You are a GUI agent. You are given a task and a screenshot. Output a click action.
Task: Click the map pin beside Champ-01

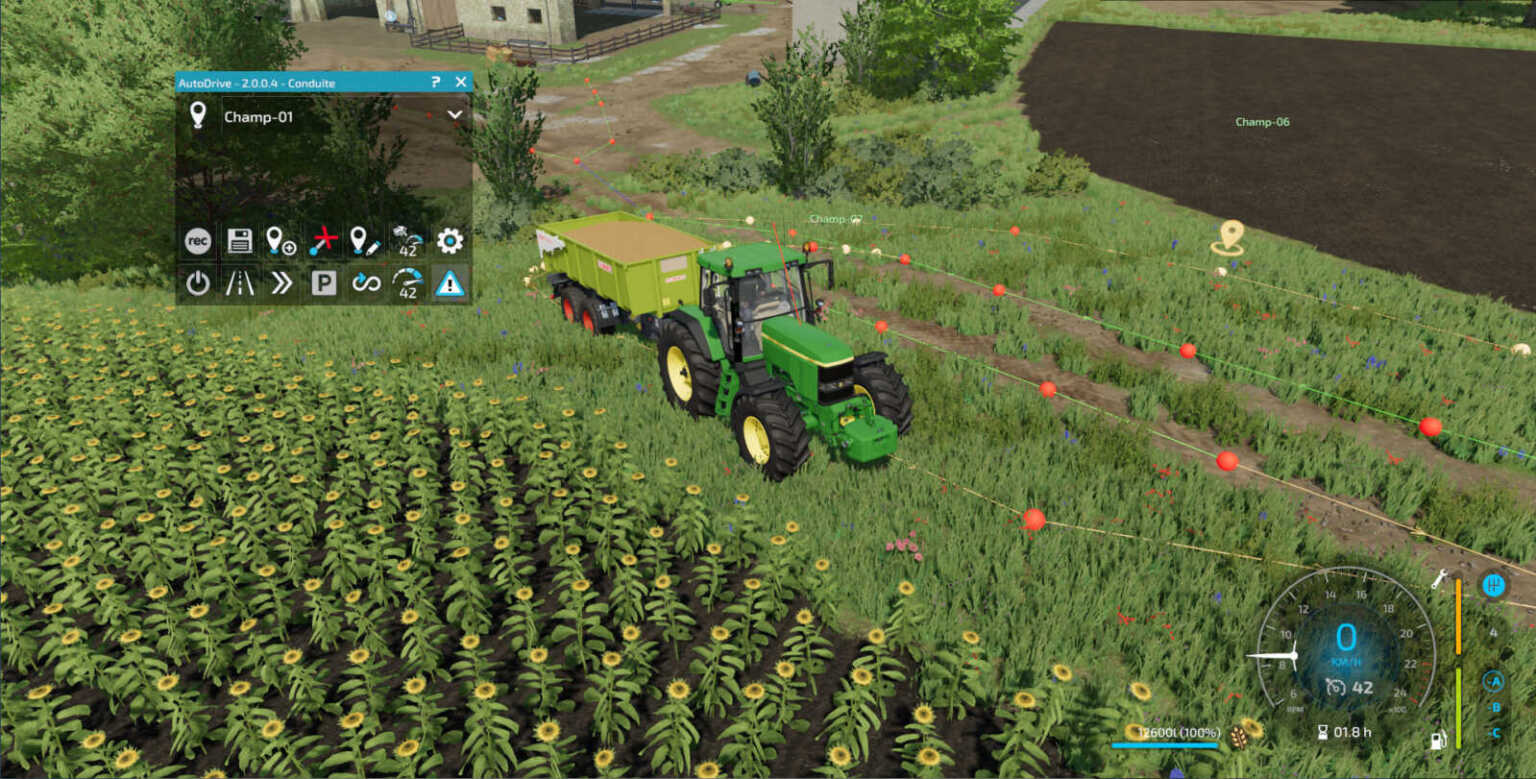[198, 116]
